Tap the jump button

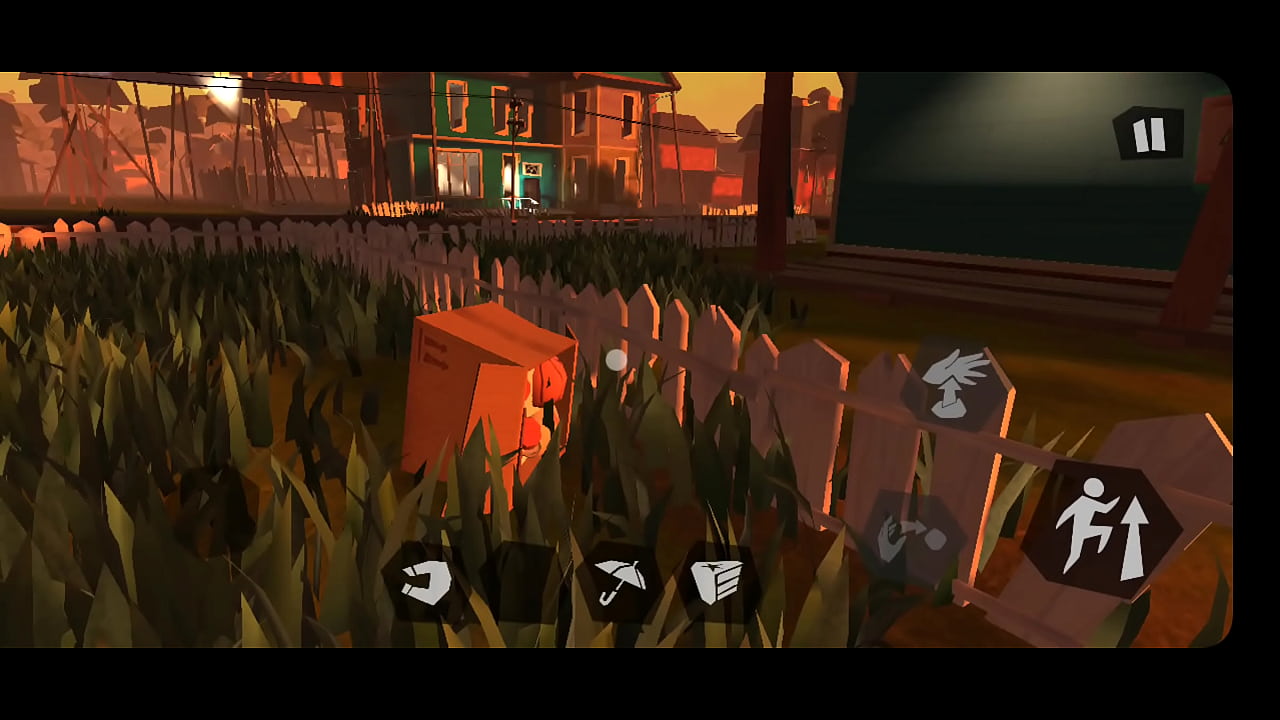click(1101, 529)
